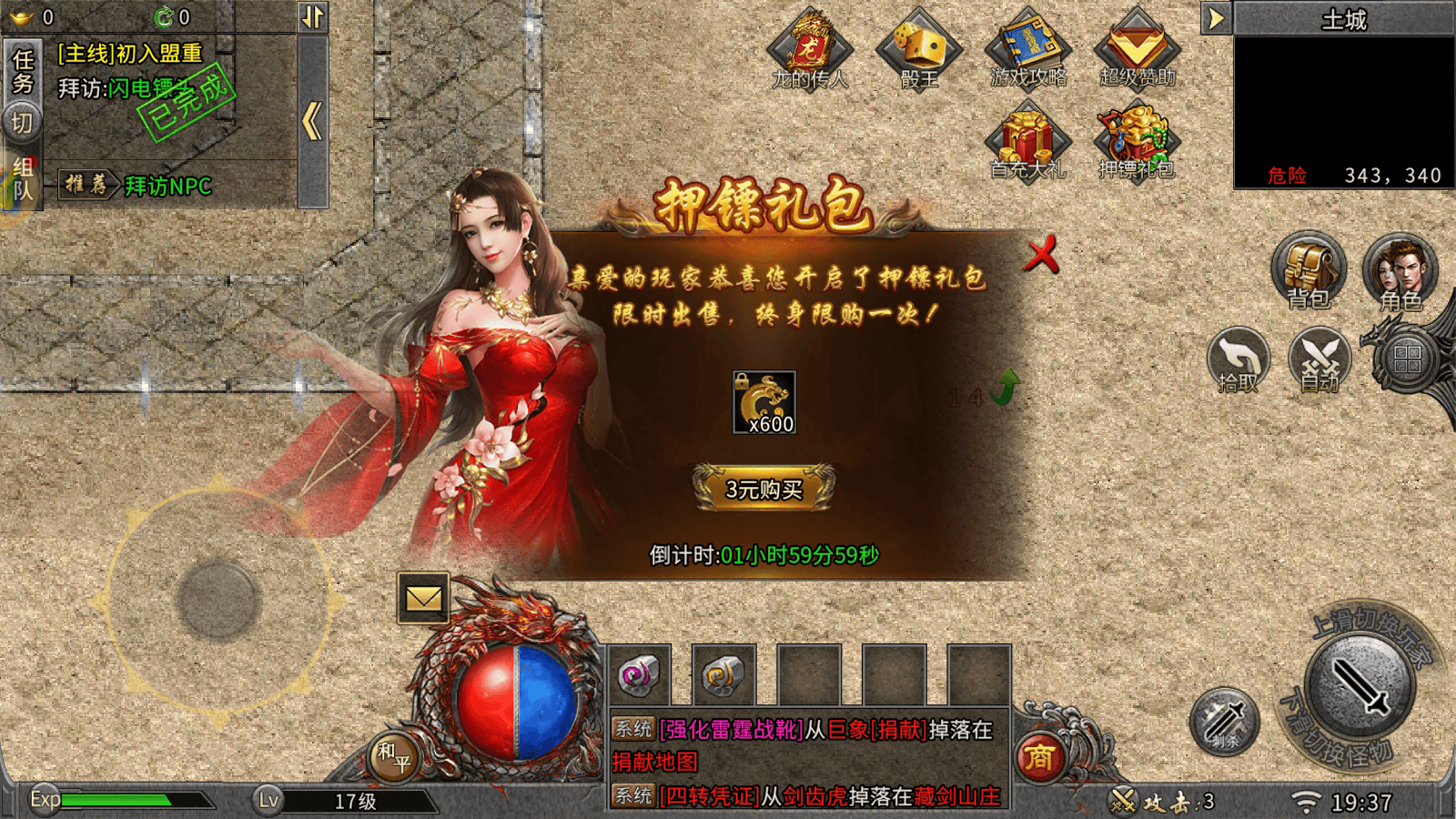Toggle the 和平 peace mode button
This screenshot has width=1456, height=819.
(394, 755)
